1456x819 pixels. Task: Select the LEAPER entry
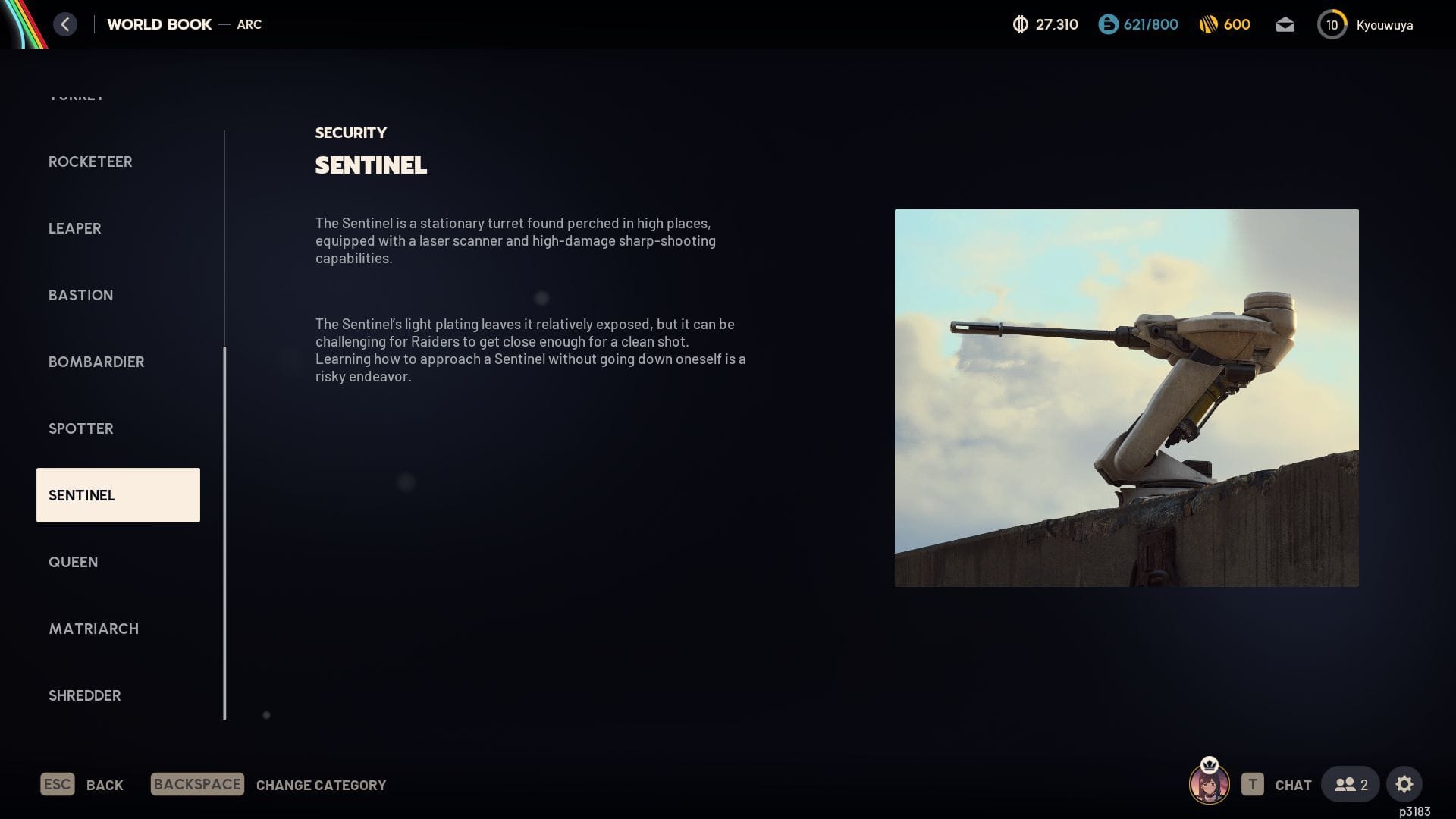[75, 228]
